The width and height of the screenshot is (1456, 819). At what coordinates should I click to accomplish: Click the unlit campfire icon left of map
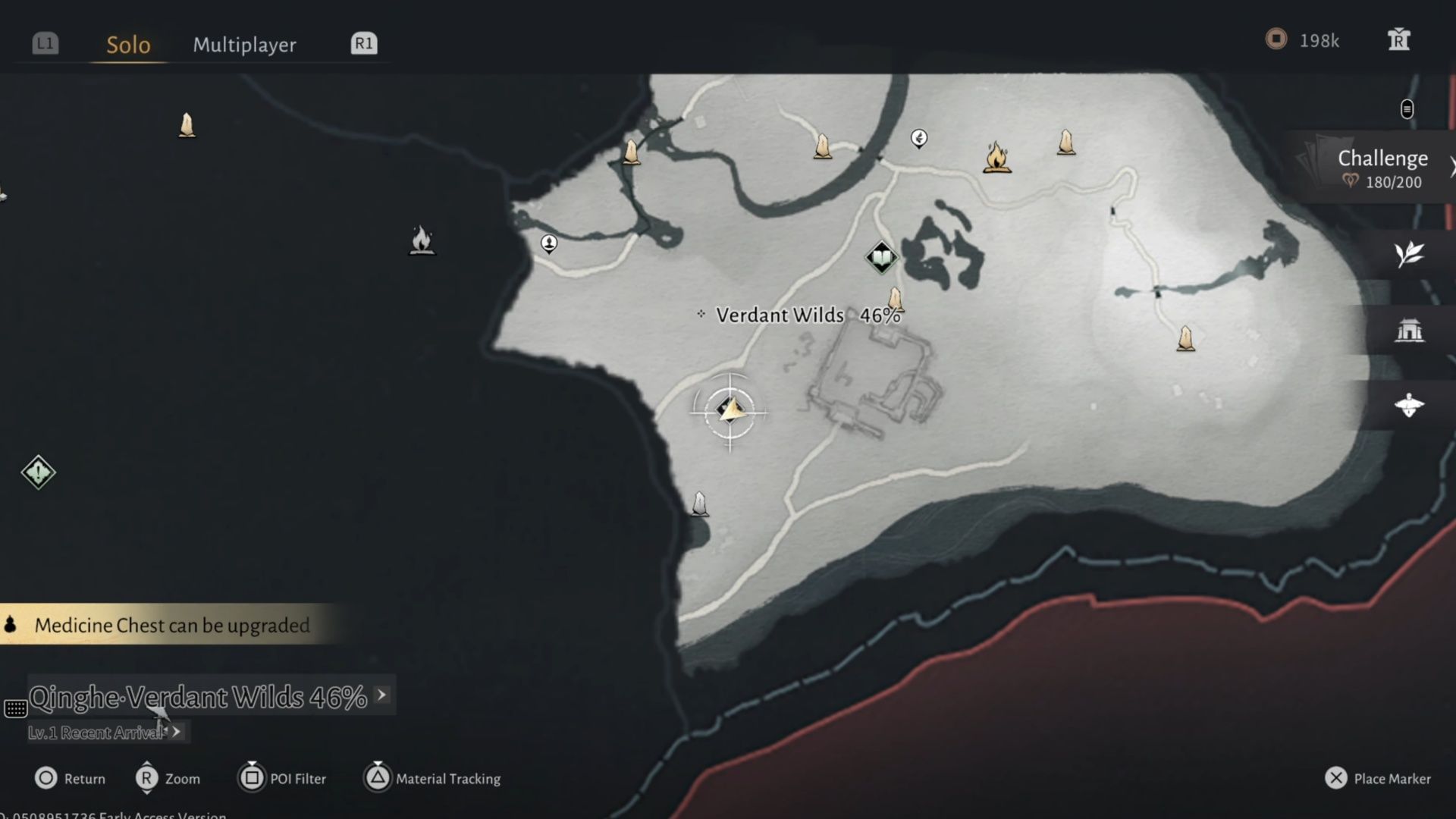pyautogui.click(x=422, y=241)
